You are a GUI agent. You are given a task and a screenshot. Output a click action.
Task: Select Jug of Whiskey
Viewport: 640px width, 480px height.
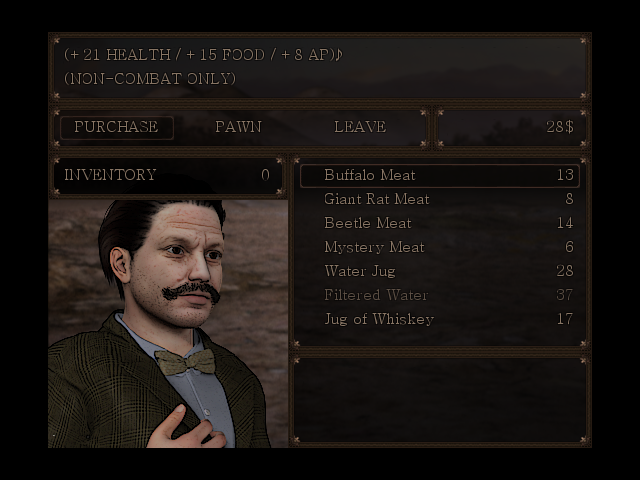tap(439, 319)
